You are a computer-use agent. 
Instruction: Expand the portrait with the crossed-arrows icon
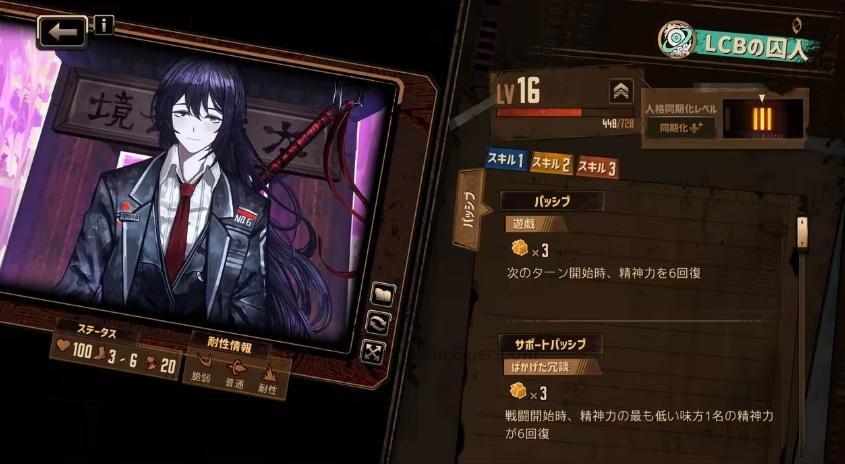point(372,351)
